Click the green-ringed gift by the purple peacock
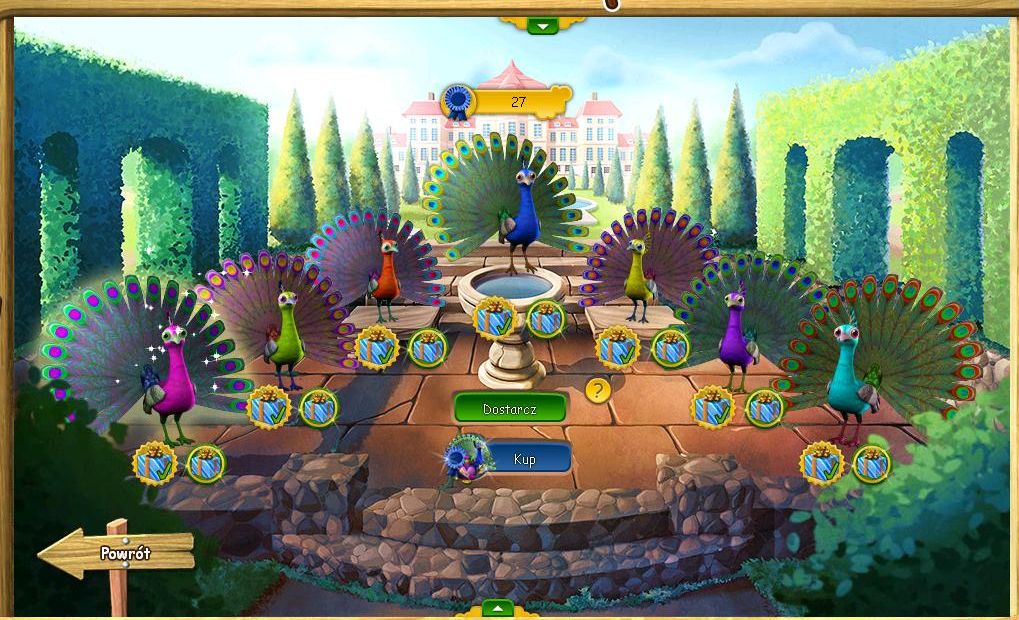 [x=765, y=407]
